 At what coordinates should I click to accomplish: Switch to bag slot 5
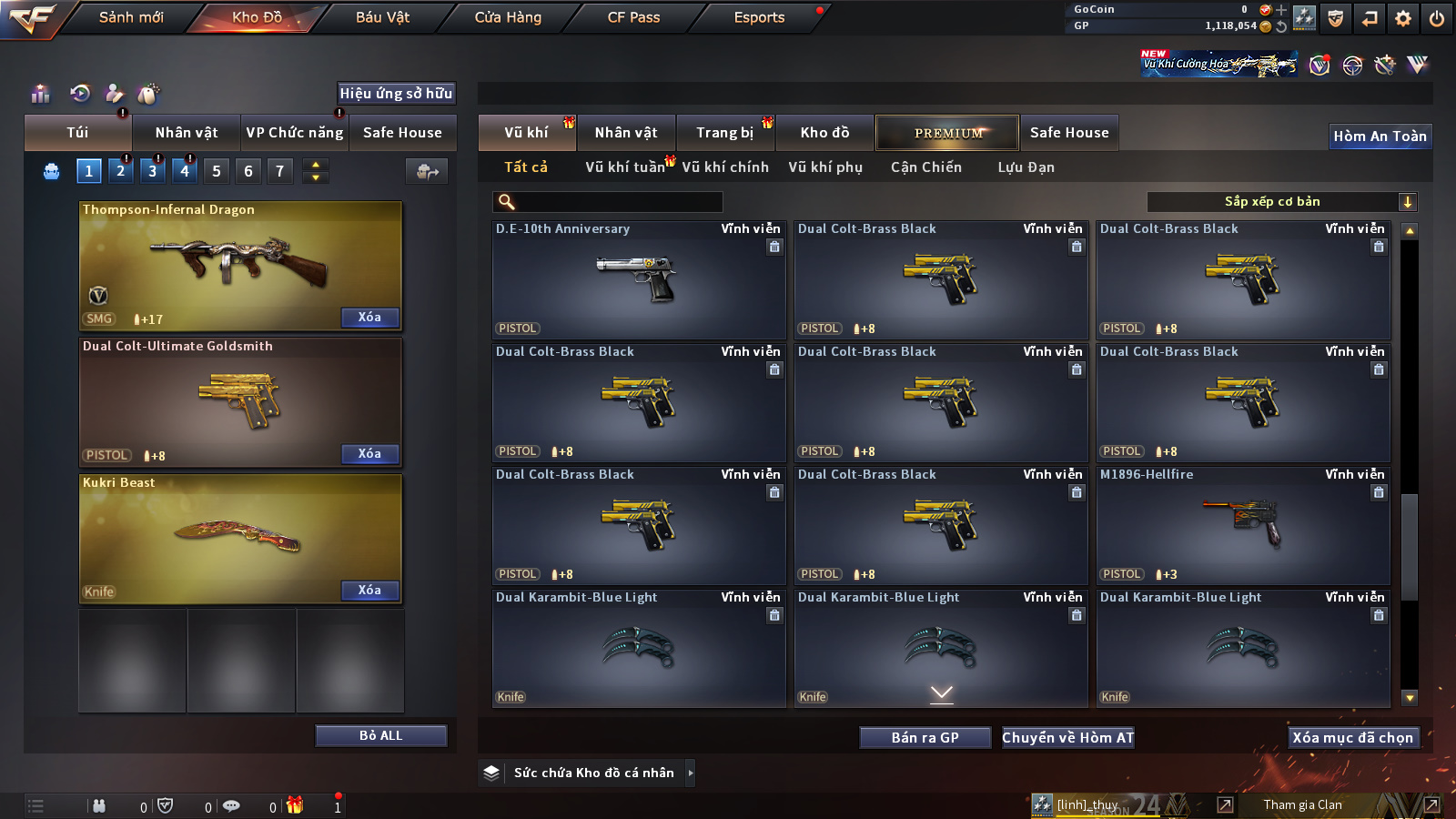[216, 171]
